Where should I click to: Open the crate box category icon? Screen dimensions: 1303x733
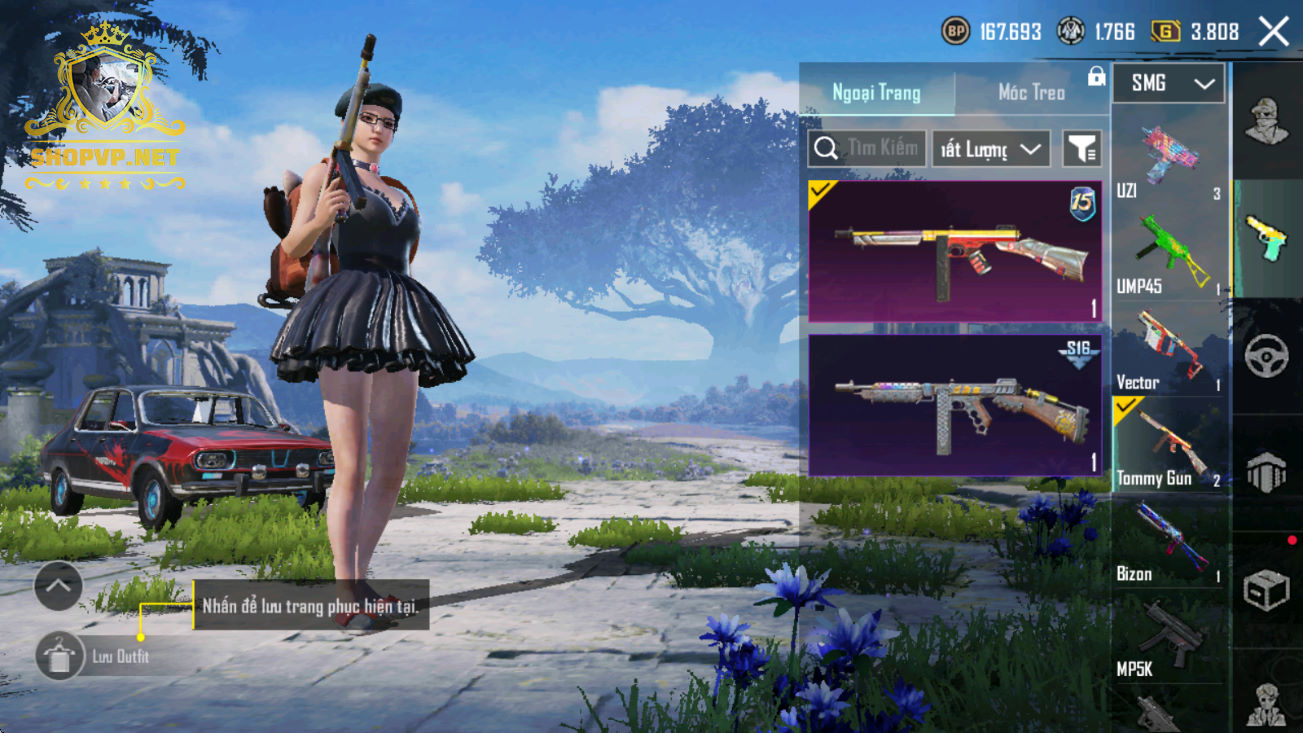click(1266, 590)
